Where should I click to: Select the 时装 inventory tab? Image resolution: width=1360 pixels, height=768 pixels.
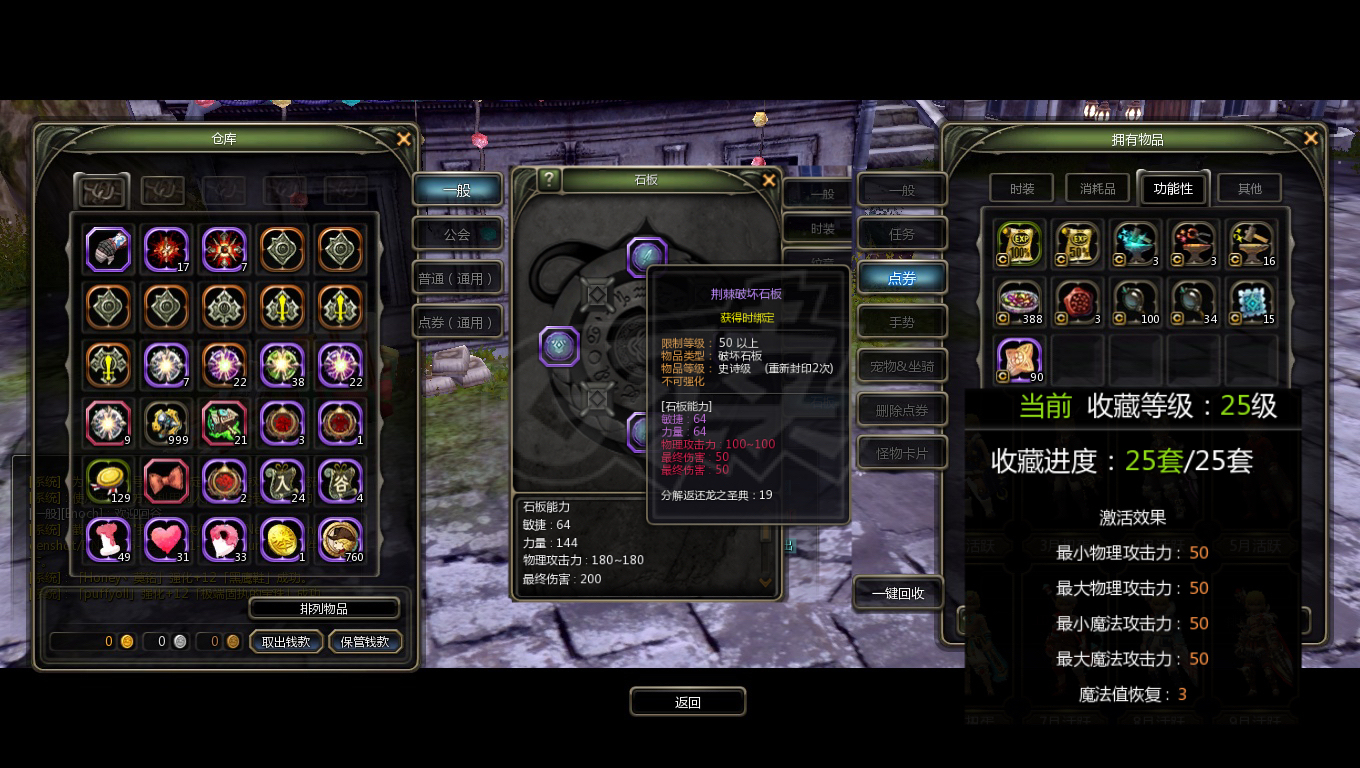click(x=1022, y=188)
